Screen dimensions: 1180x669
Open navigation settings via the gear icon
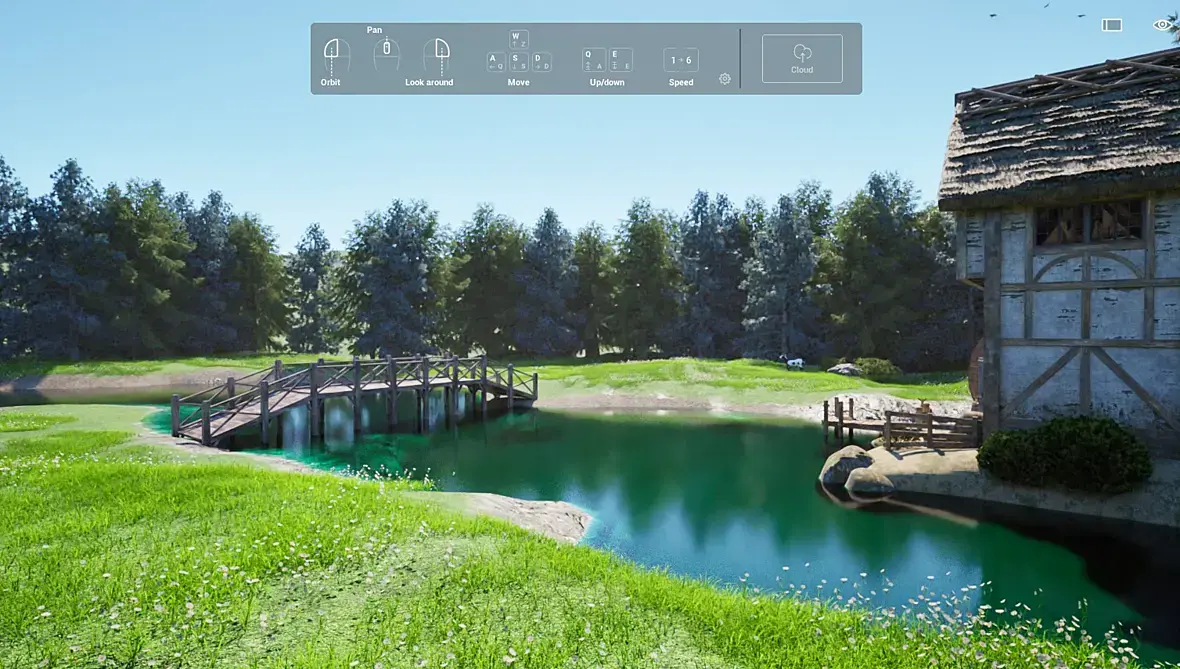(725, 79)
